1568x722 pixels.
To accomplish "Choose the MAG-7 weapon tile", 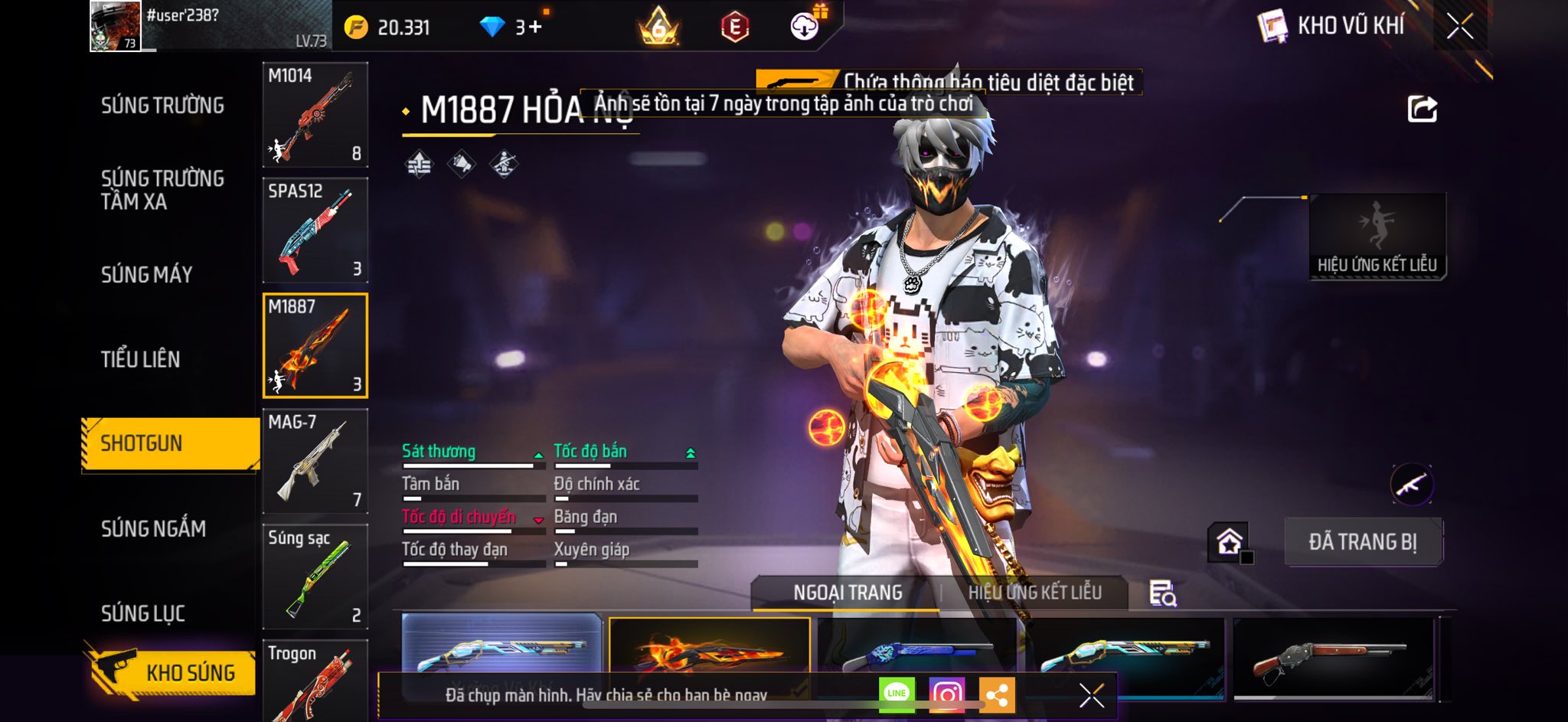I will coord(315,461).
